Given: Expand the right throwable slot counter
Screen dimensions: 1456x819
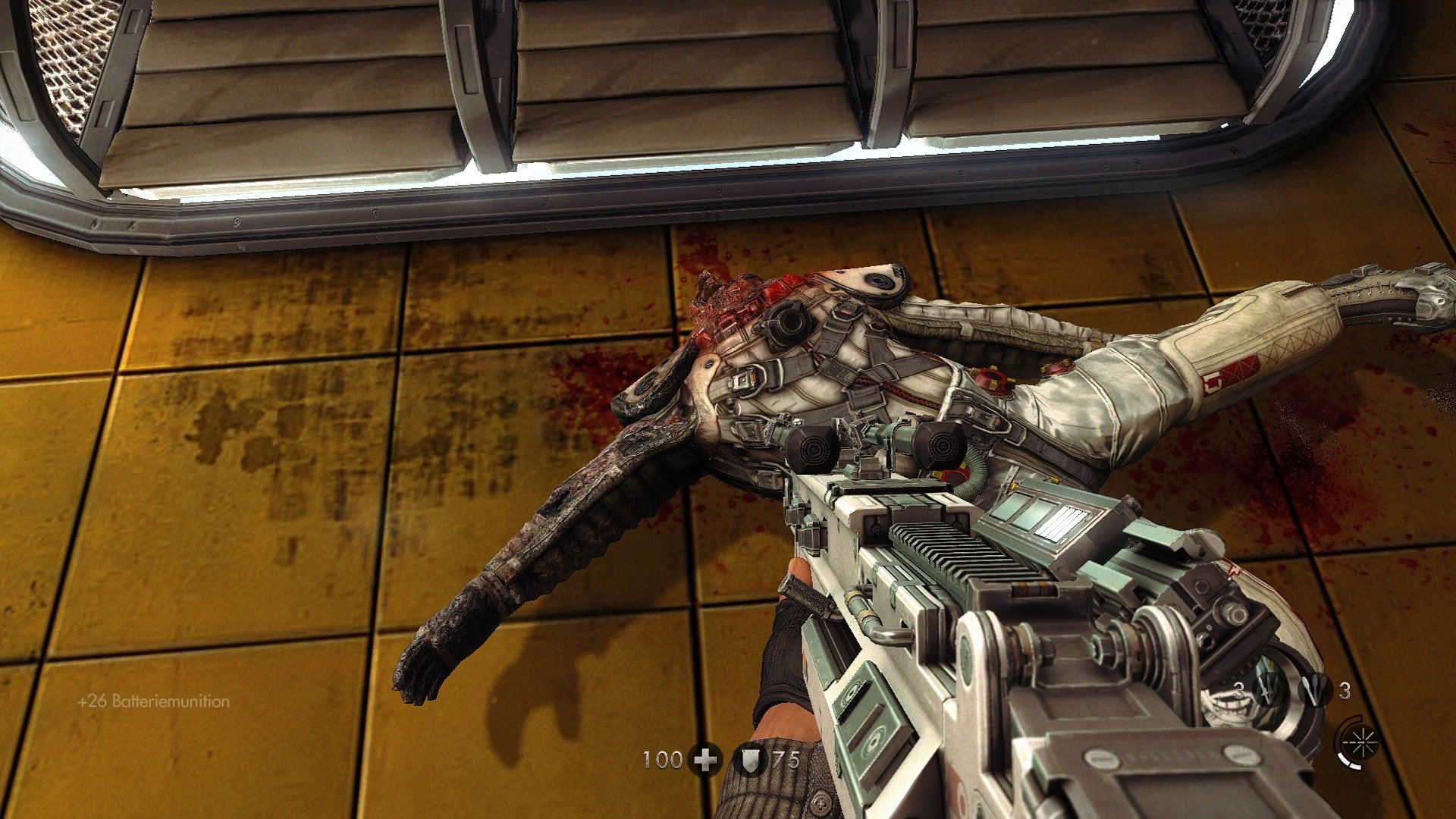Looking at the screenshot, I should (1345, 692).
